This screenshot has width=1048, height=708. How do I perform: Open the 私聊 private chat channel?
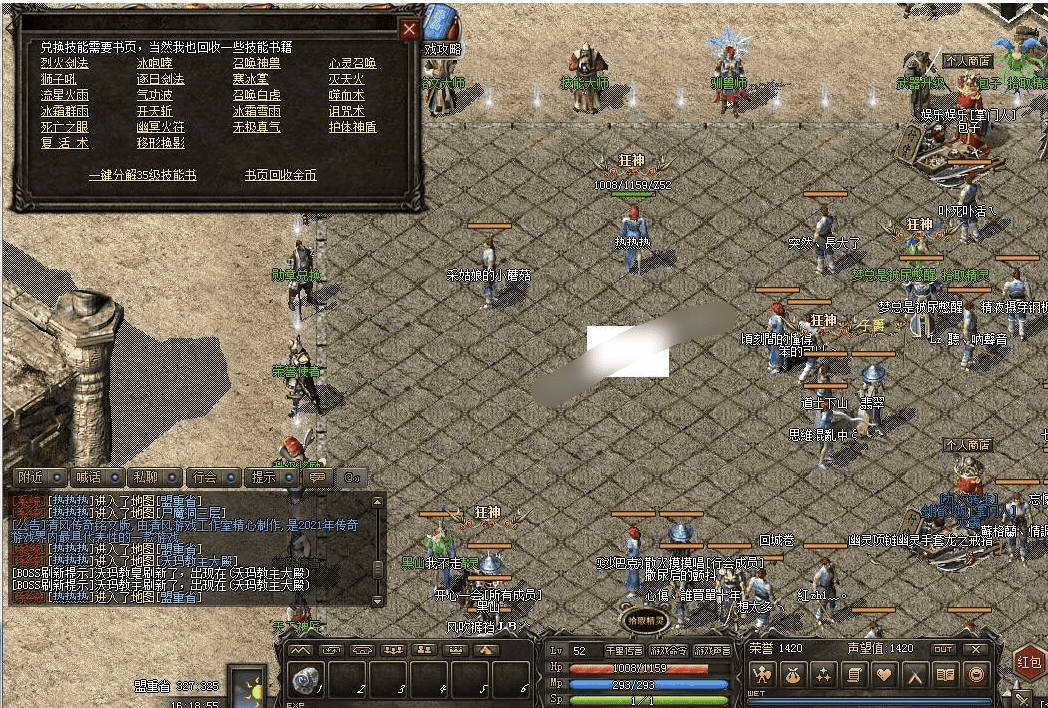pyautogui.click(x=146, y=477)
